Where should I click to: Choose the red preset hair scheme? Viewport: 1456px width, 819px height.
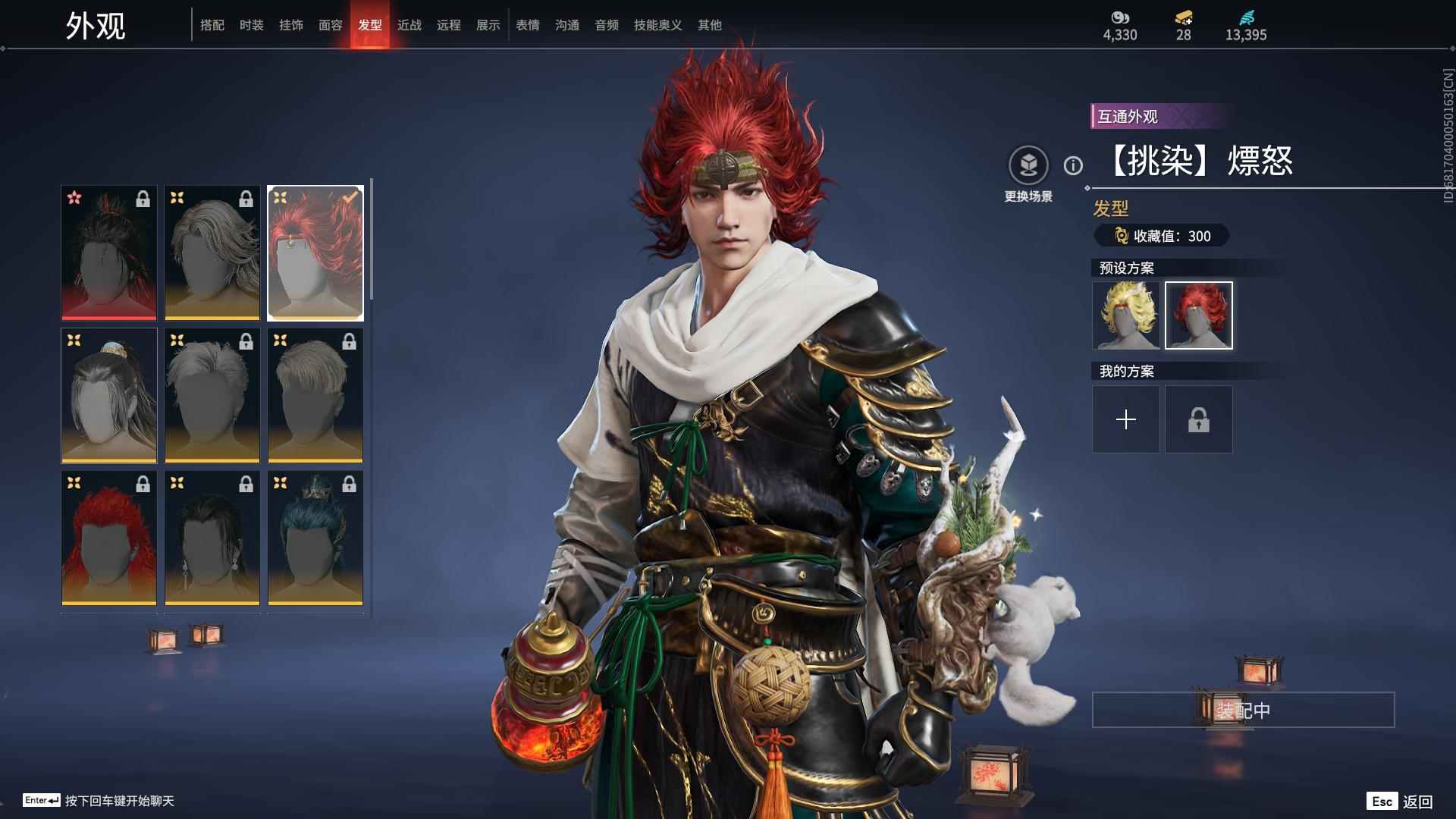point(1199,315)
